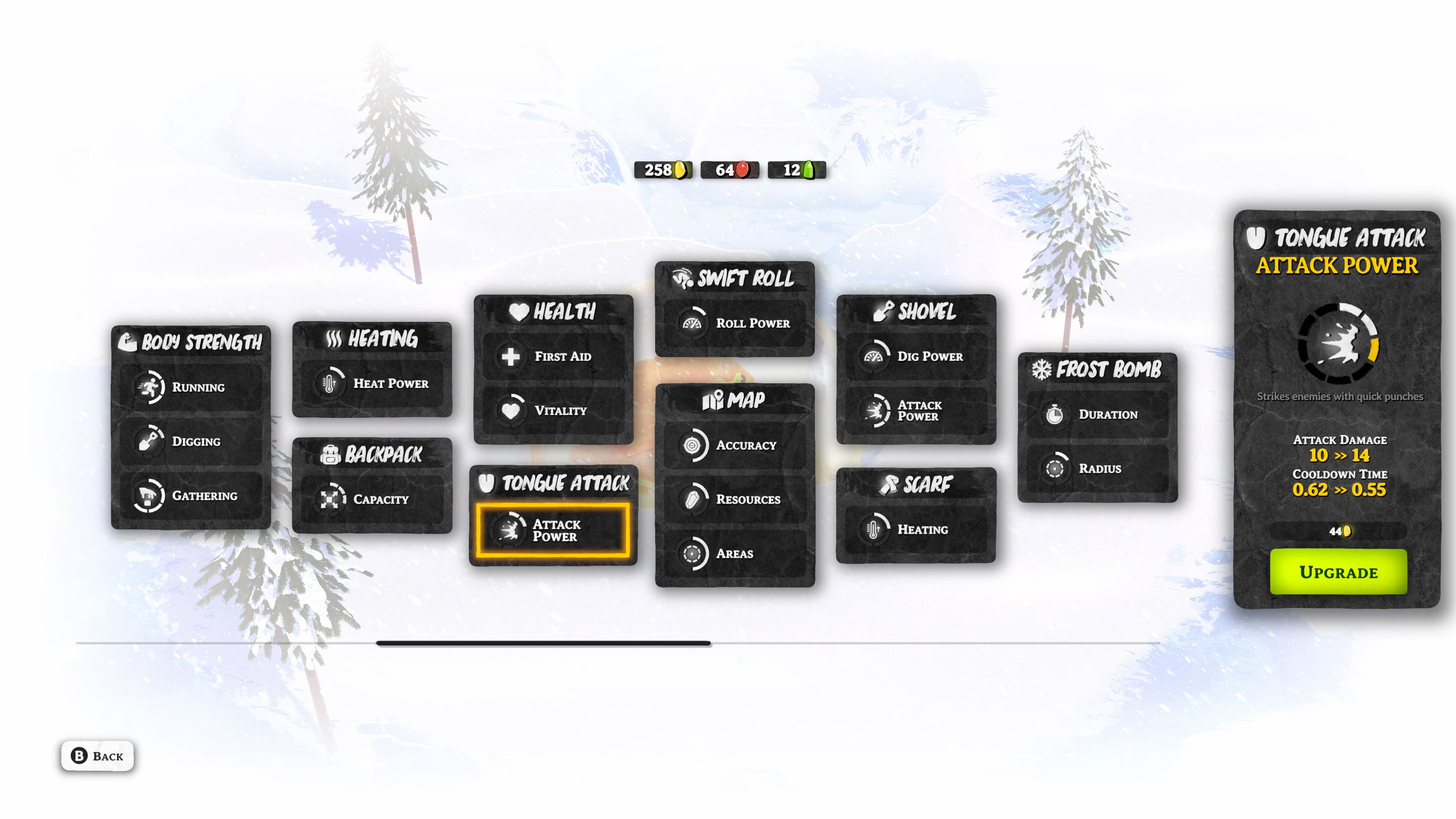This screenshot has height=819, width=1456.
Task: Click the Frost Bomb Radius icon
Action: tap(1056, 469)
